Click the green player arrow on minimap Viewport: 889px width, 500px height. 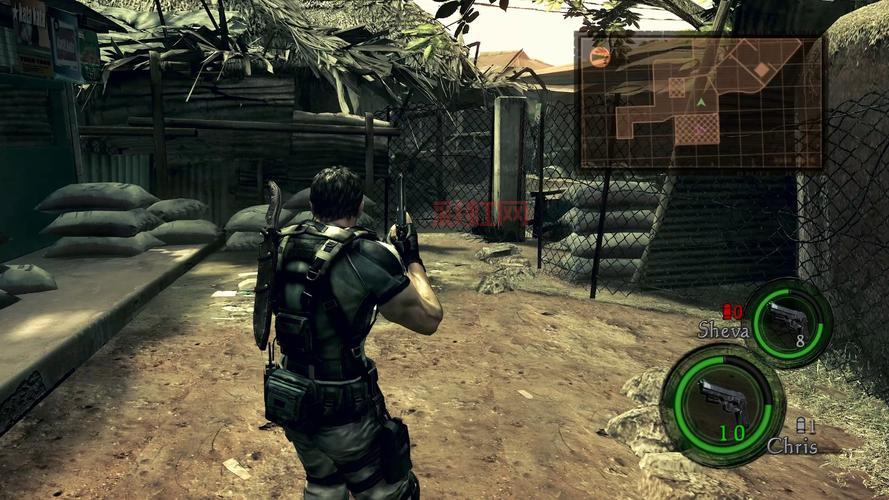(x=701, y=101)
